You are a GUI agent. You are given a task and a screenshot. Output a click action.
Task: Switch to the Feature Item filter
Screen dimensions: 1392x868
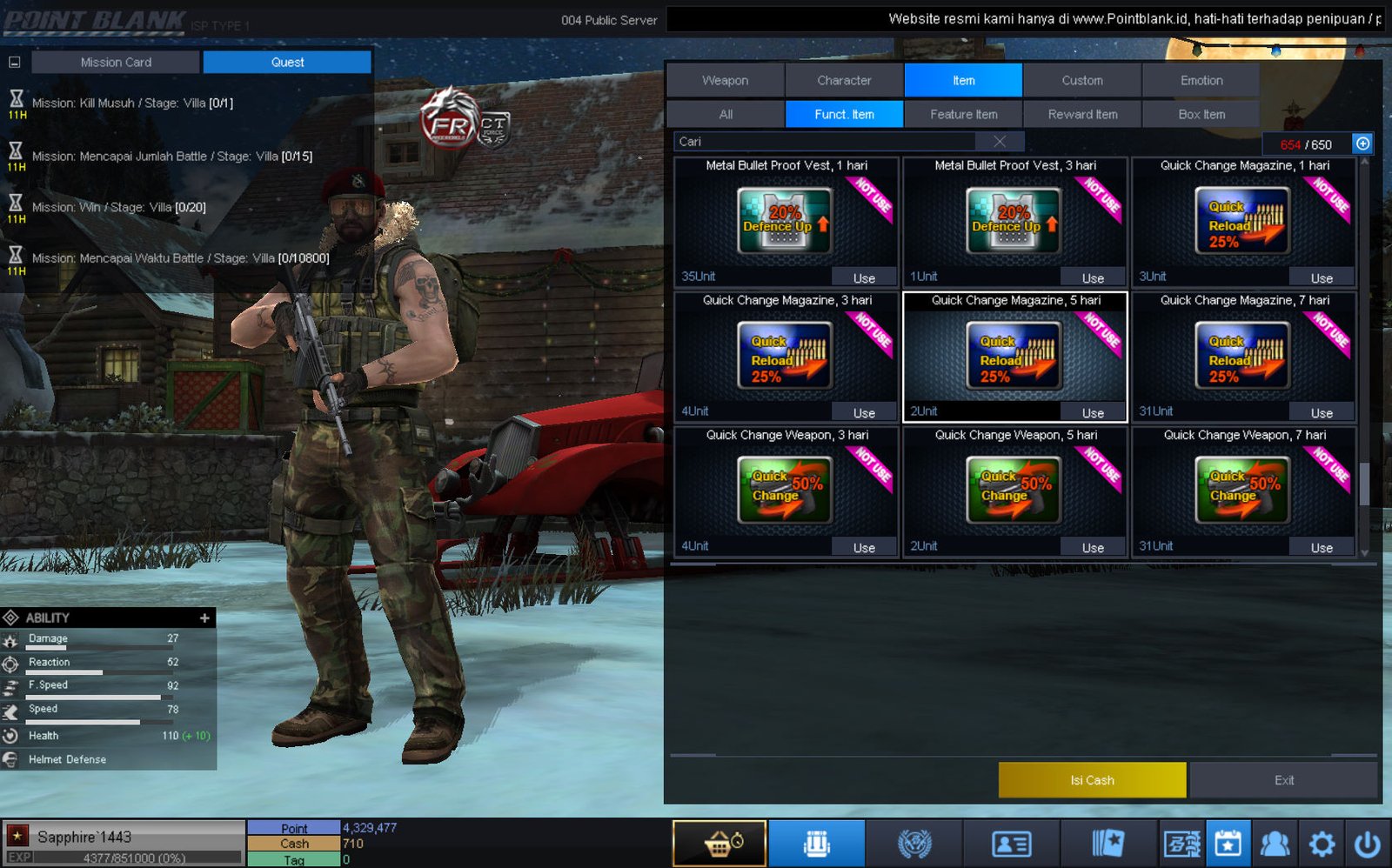[x=963, y=114]
